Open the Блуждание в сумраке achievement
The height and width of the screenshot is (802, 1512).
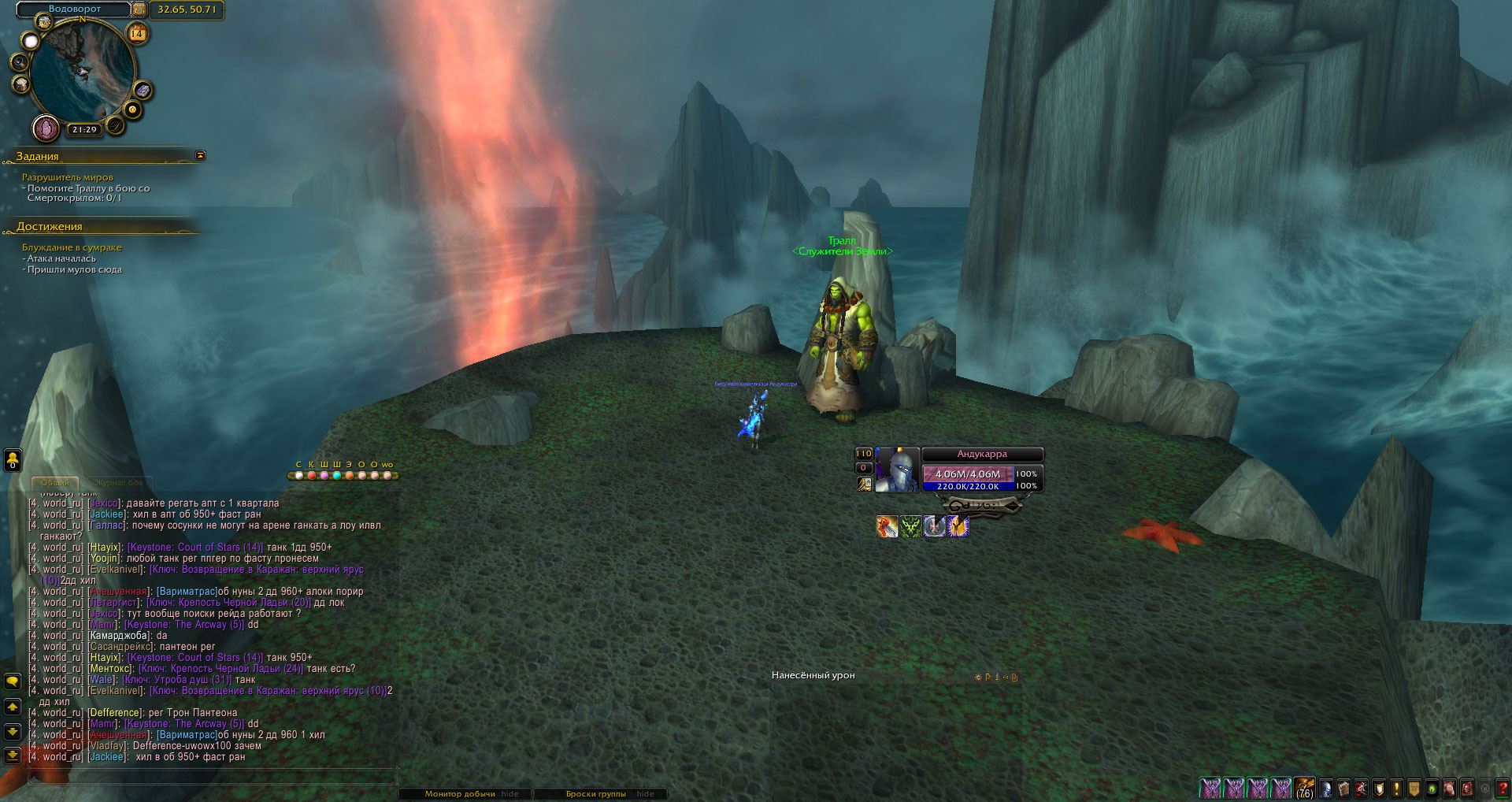pyautogui.click(x=72, y=247)
